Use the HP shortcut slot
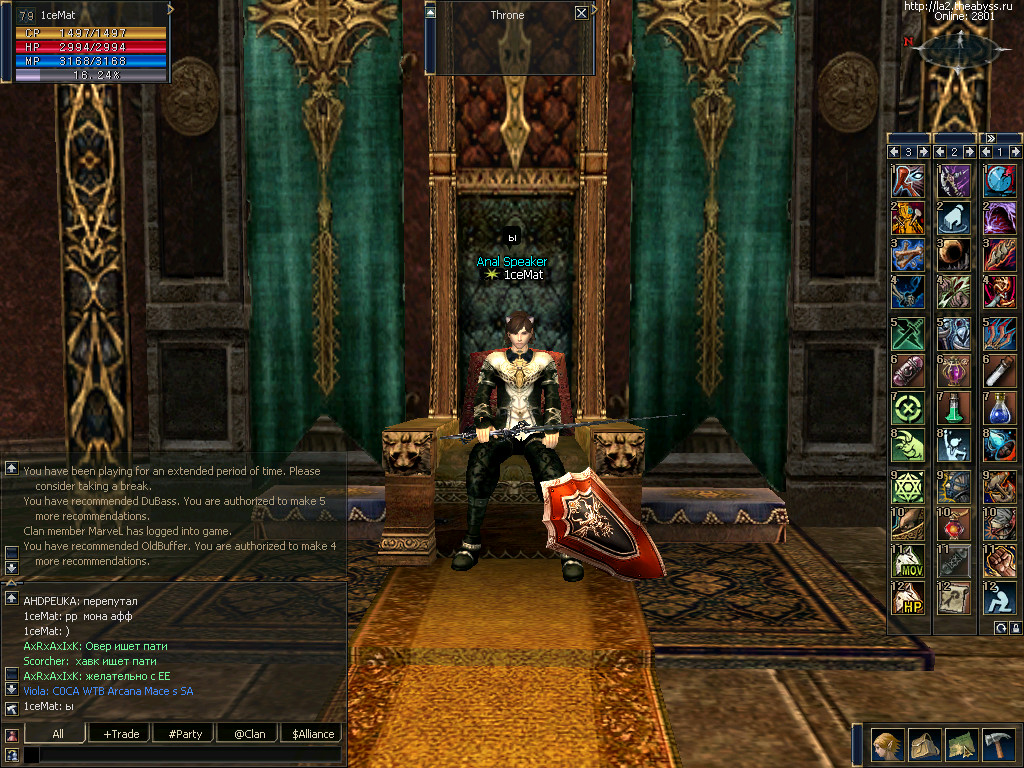 pyautogui.click(x=908, y=598)
